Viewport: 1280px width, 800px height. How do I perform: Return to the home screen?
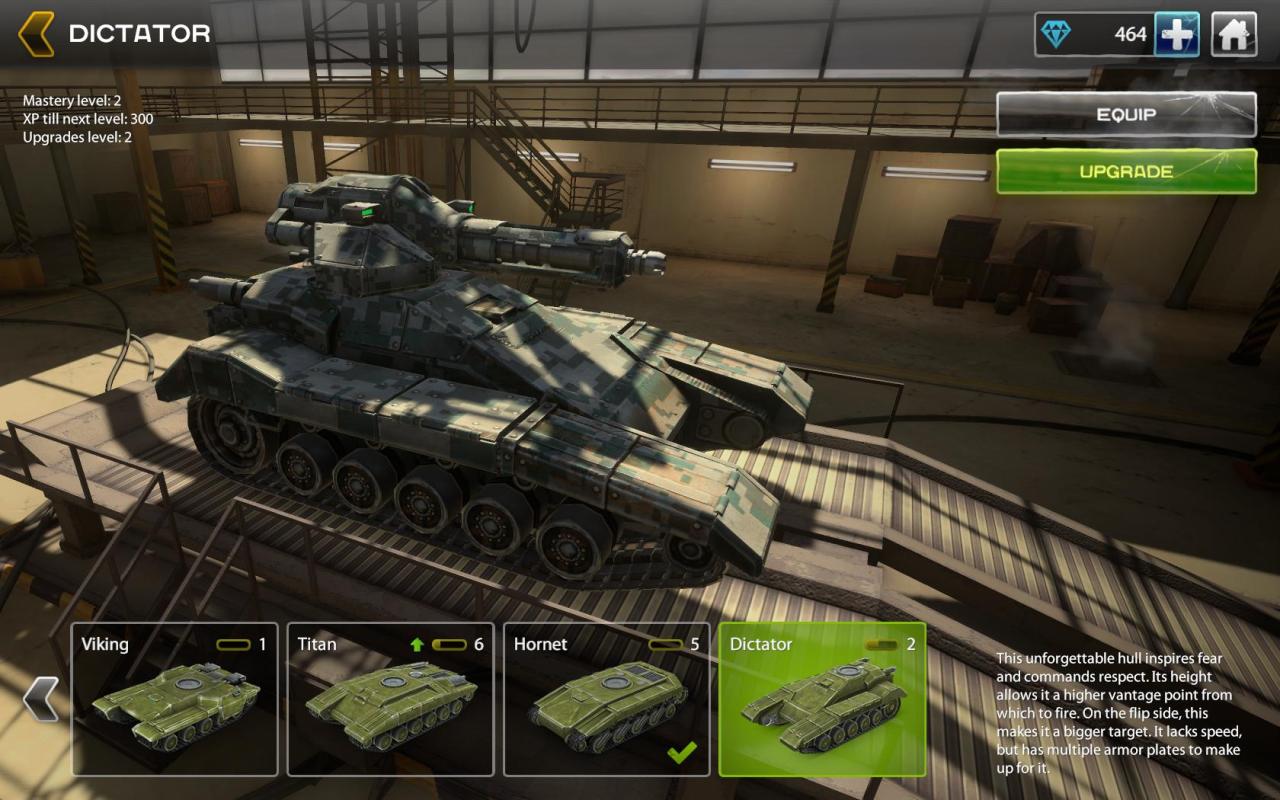coord(1234,35)
